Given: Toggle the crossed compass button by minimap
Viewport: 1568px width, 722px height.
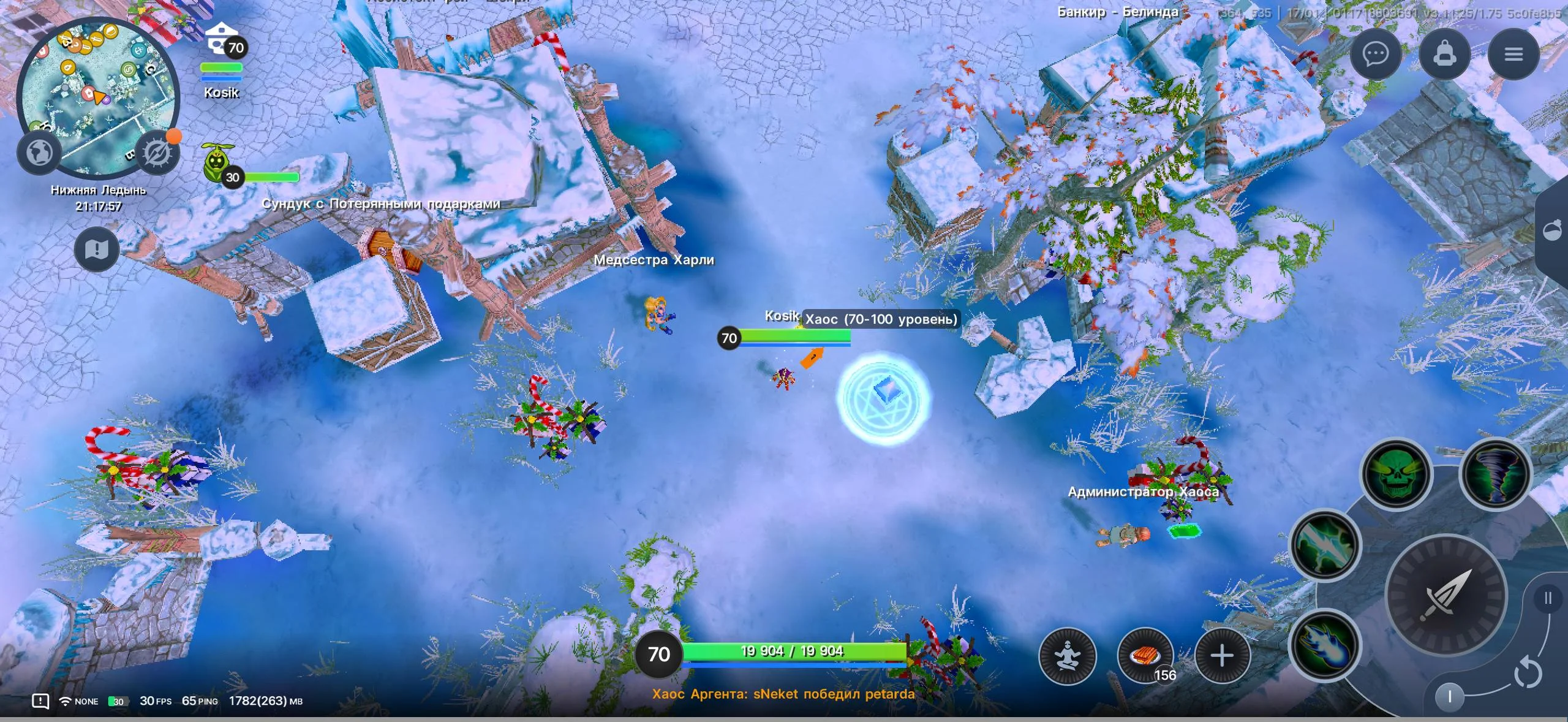Looking at the screenshot, I should [x=157, y=153].
